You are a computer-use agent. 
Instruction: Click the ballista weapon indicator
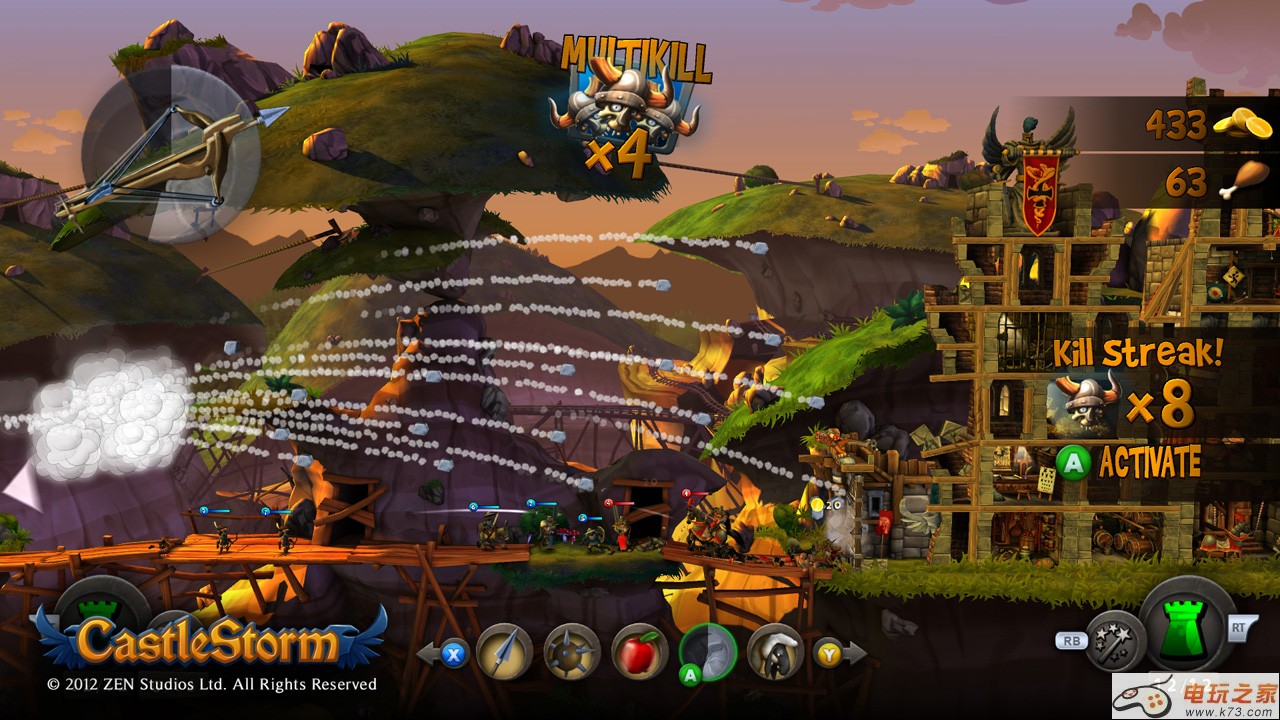(x=170, y=157)
